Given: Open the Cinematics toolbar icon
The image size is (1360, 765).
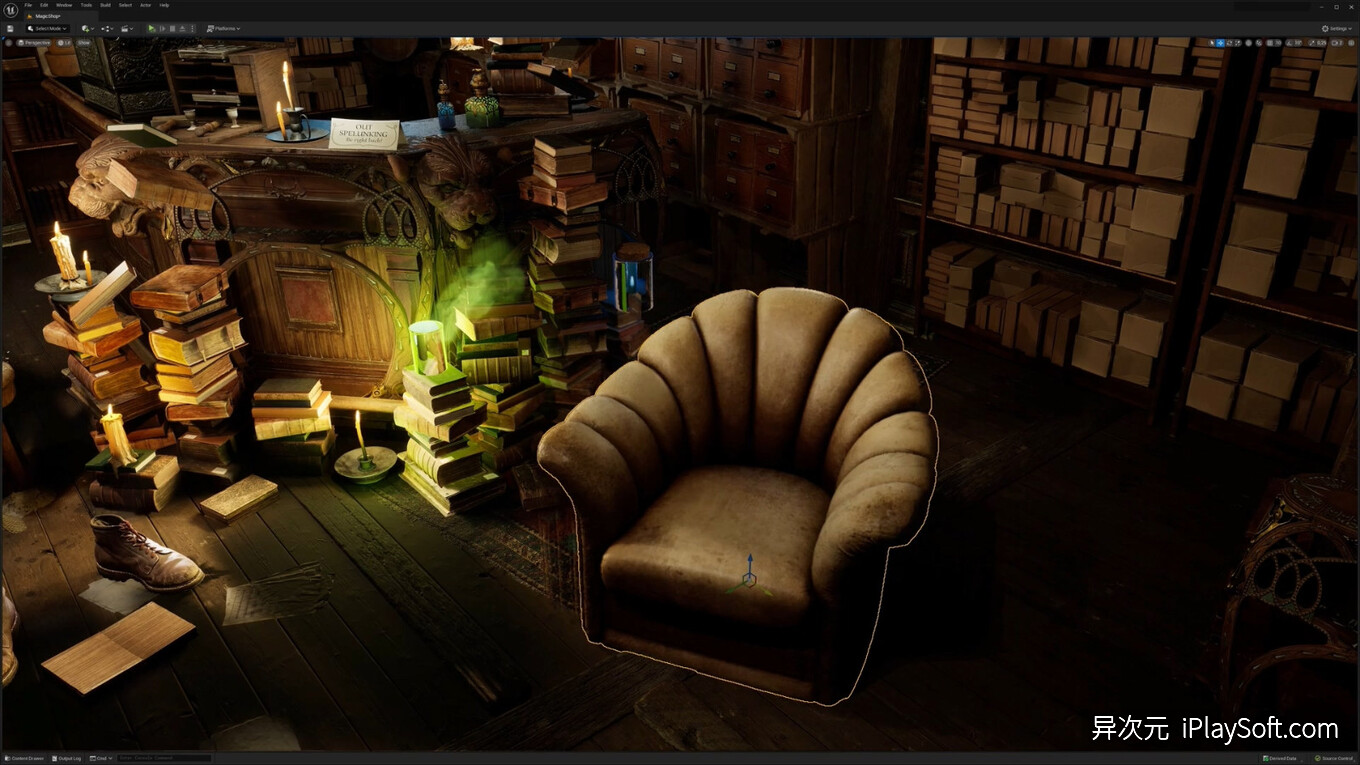Looking at the screenshot, I should tap(125, 28).
